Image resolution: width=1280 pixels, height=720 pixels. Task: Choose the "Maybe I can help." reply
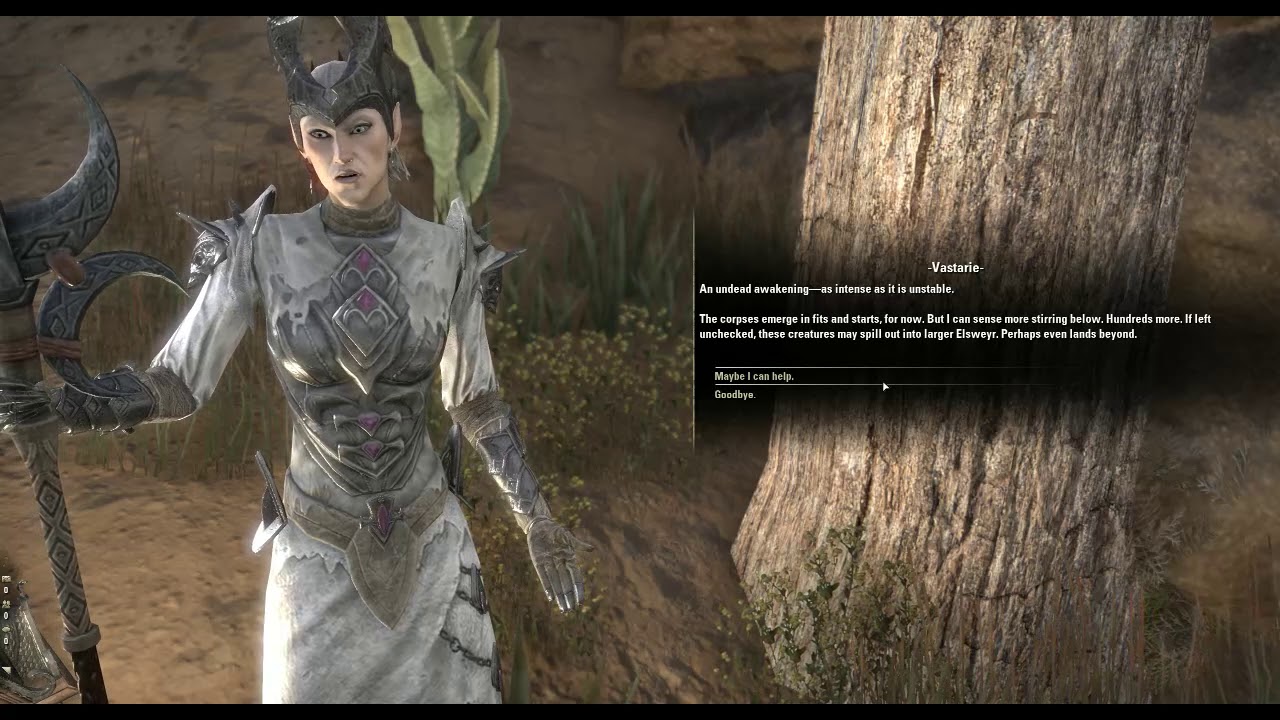coord(754,377)
